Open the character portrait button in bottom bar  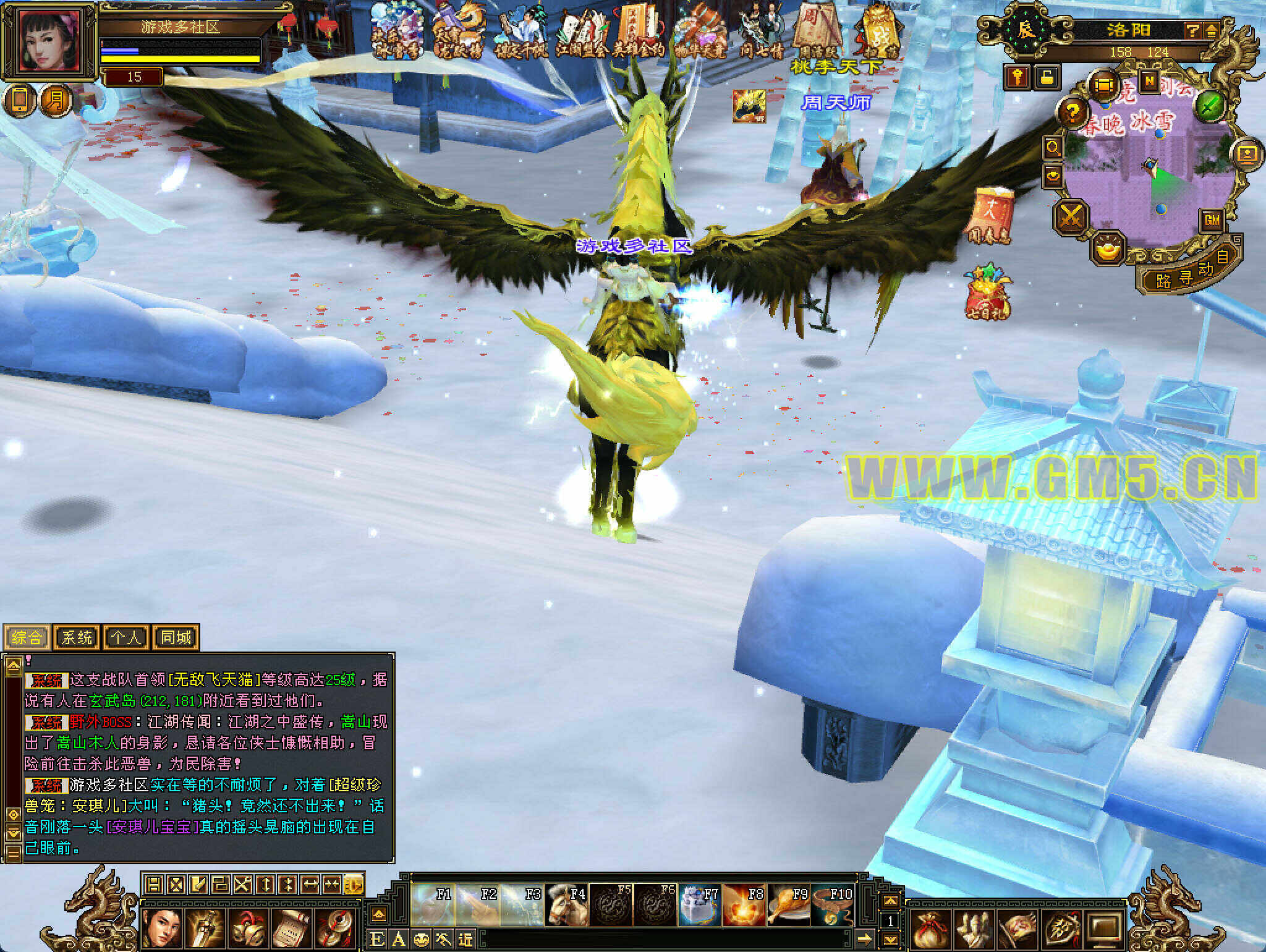coord(163,928)
